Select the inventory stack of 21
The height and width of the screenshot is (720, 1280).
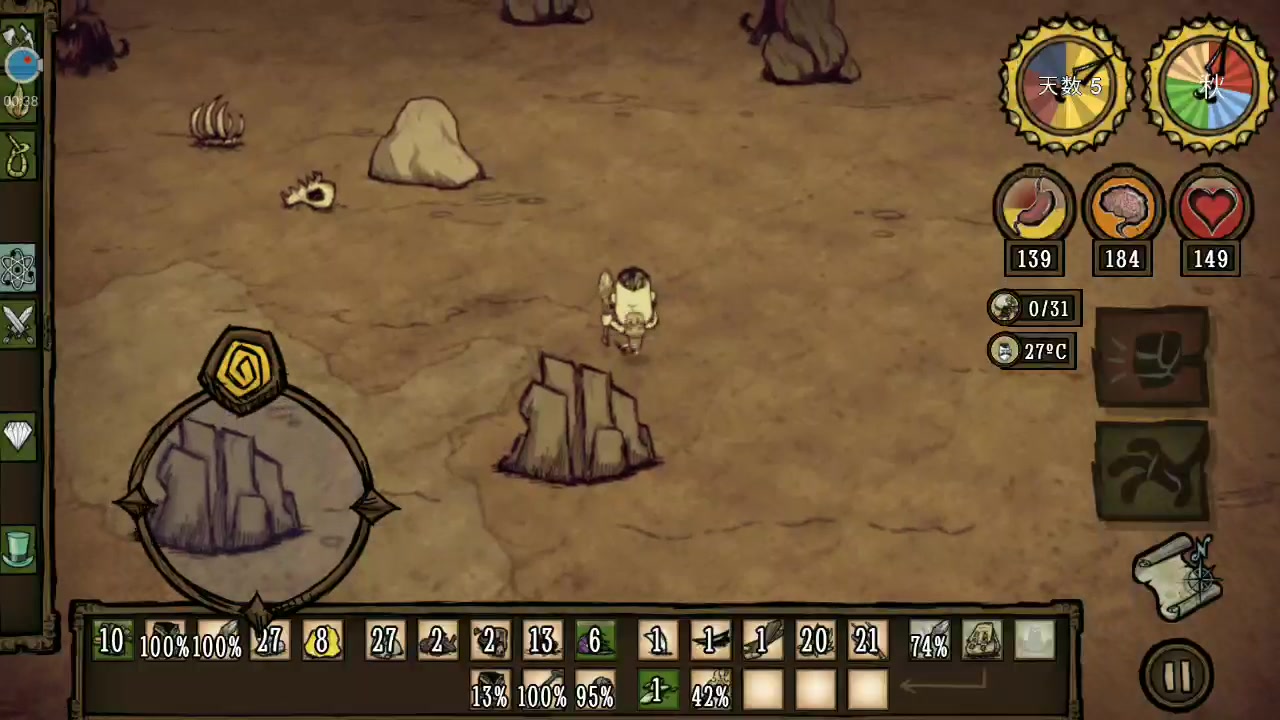pos(866,641)
